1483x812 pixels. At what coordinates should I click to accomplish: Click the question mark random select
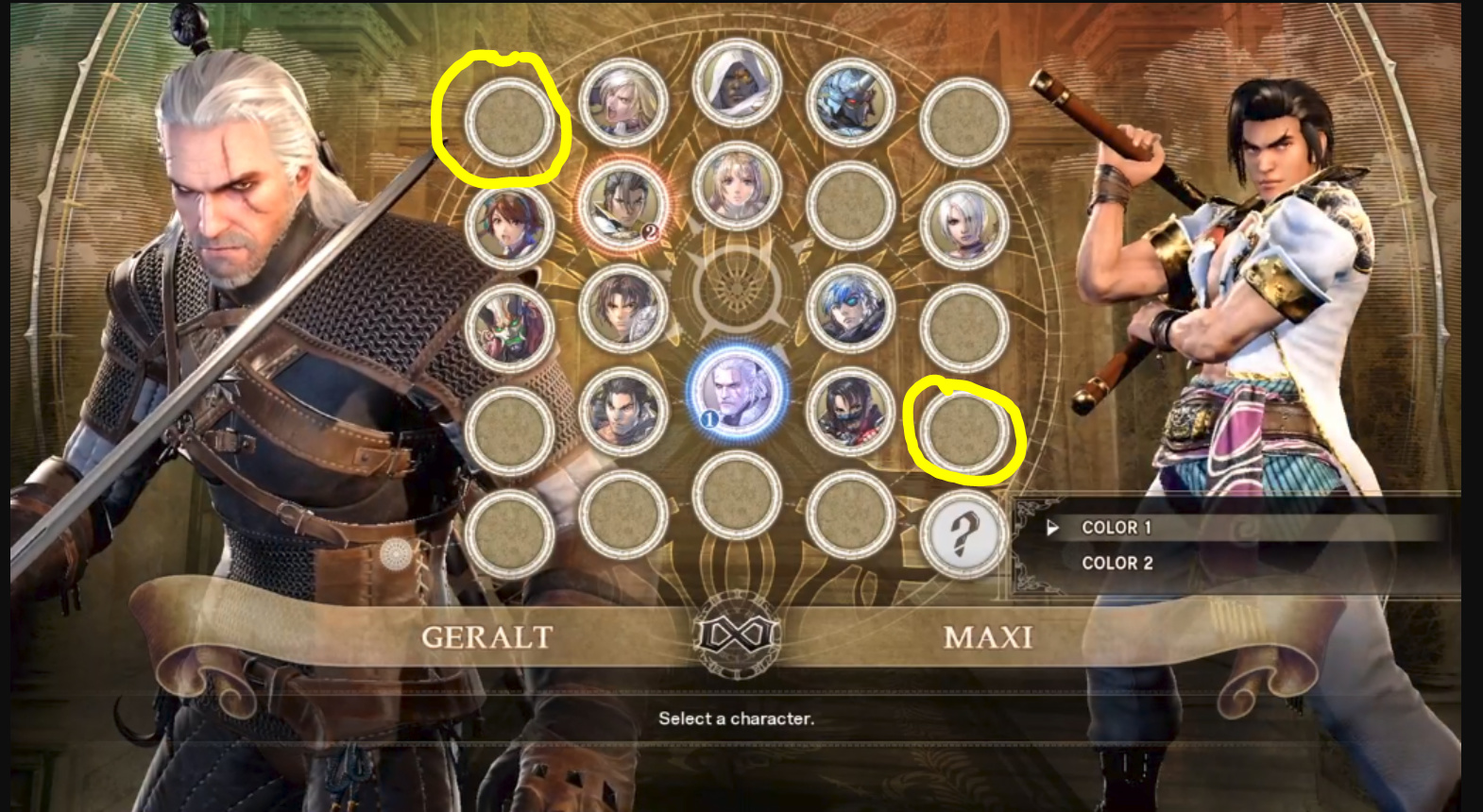pyautogui.click(x=963, y=534)
